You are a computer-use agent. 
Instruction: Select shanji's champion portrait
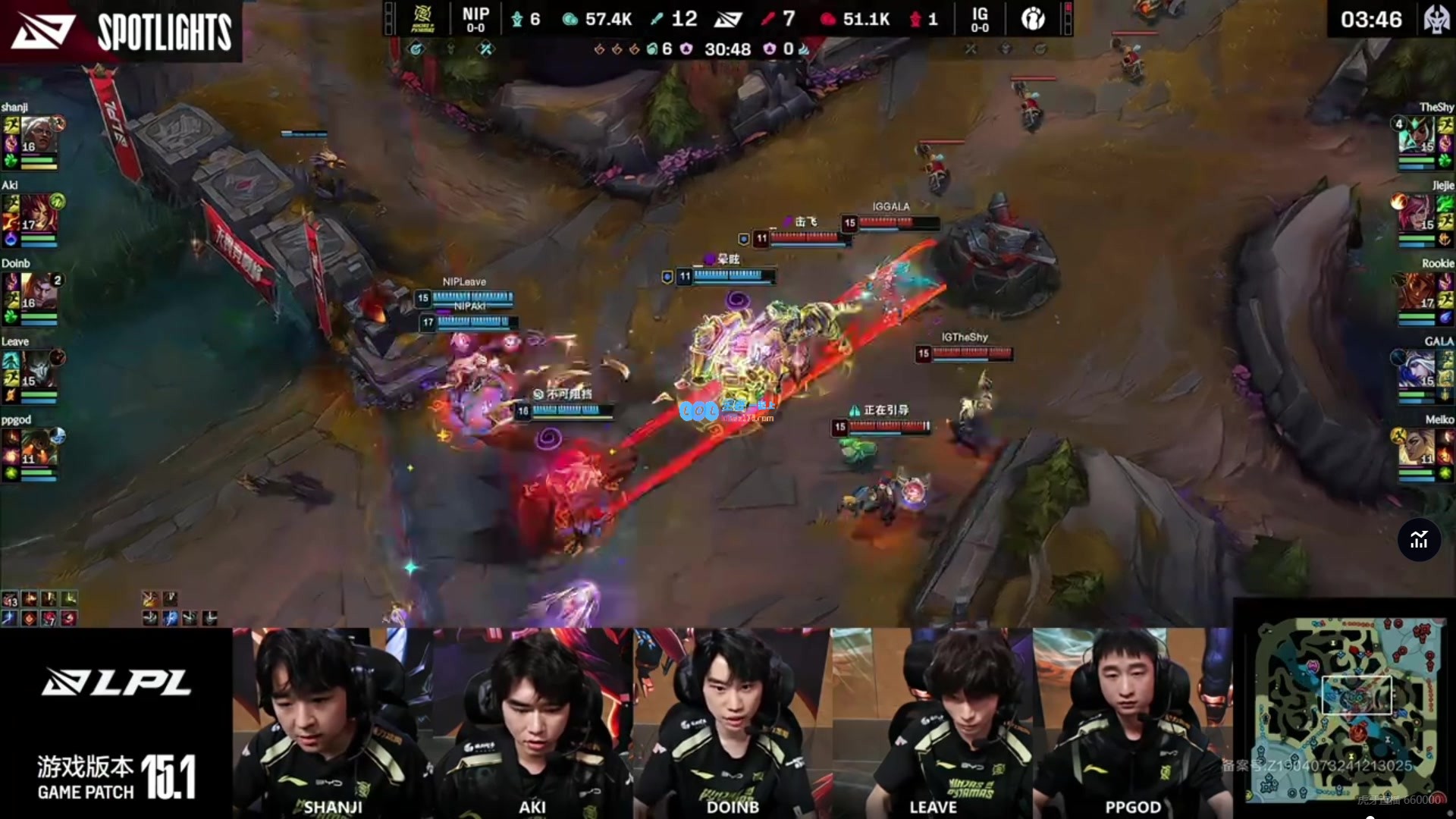tap(36, 135)
